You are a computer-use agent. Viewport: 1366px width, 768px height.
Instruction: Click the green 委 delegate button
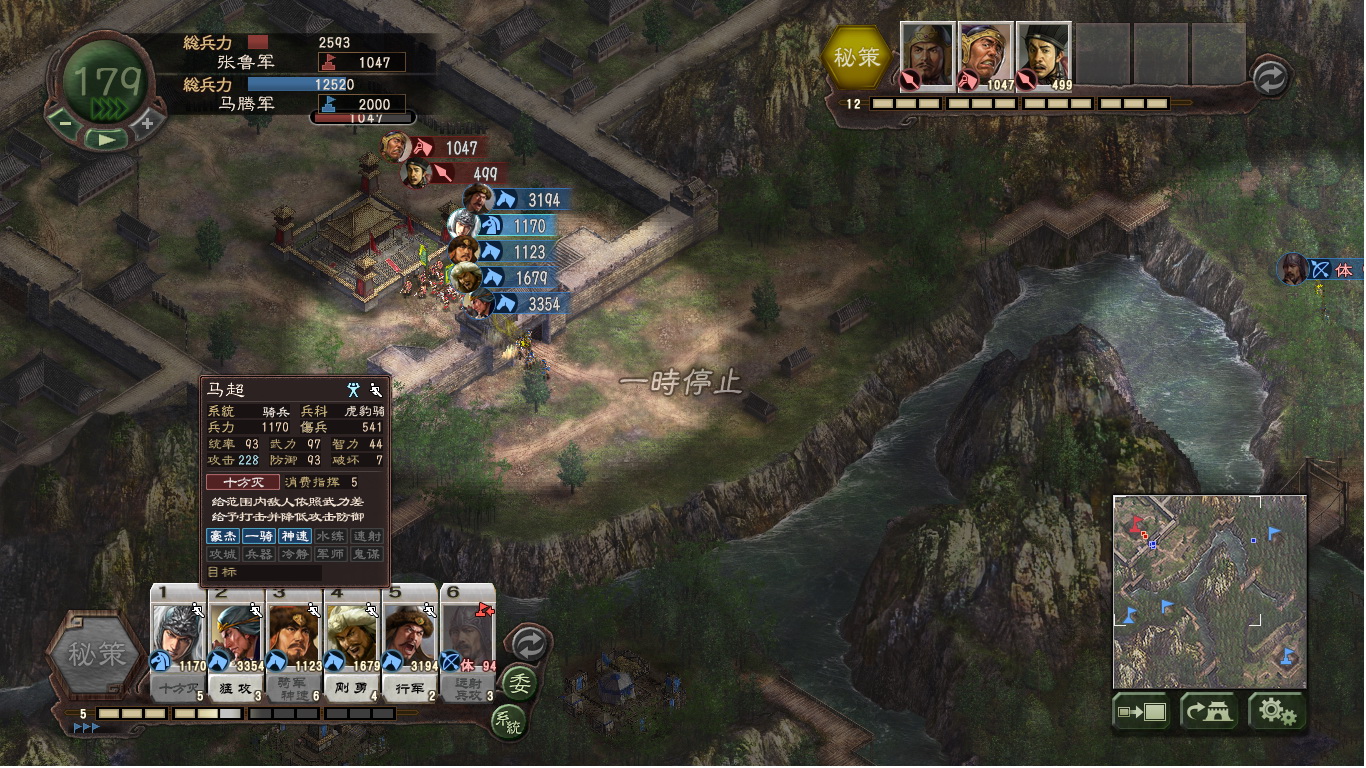click(520, 684)
